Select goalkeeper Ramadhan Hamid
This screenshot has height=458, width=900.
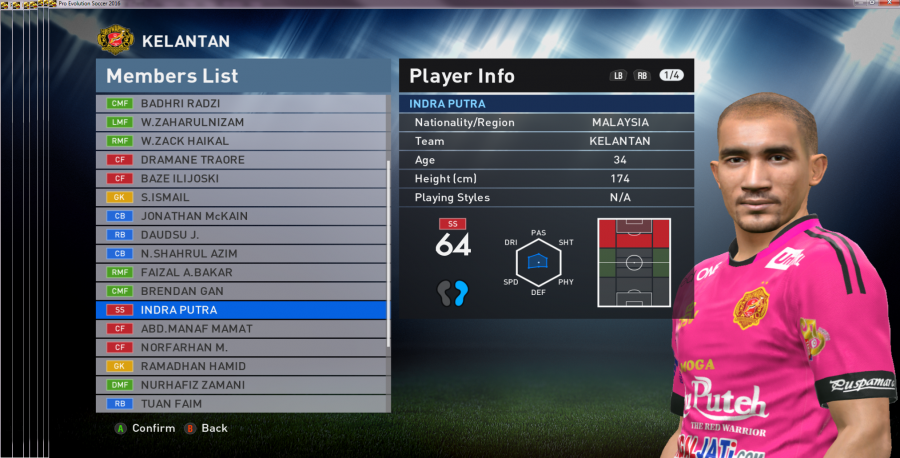pos(242,366)
